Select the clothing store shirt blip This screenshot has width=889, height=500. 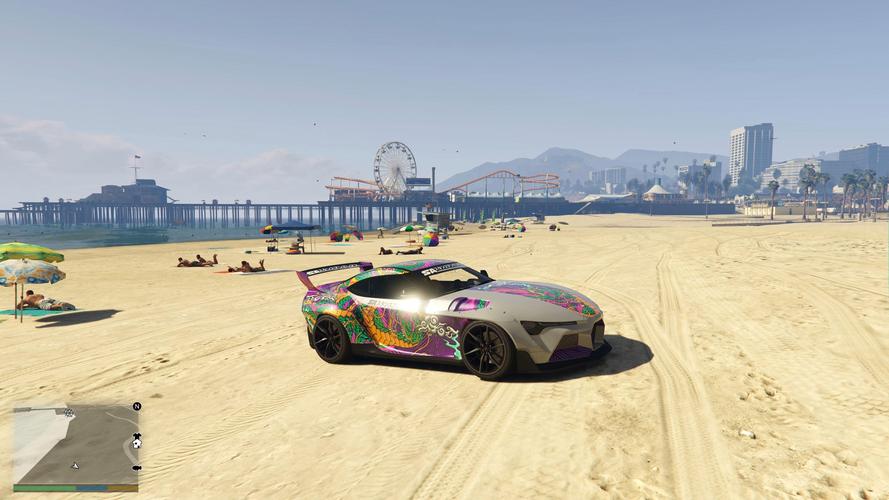(137, 435)
